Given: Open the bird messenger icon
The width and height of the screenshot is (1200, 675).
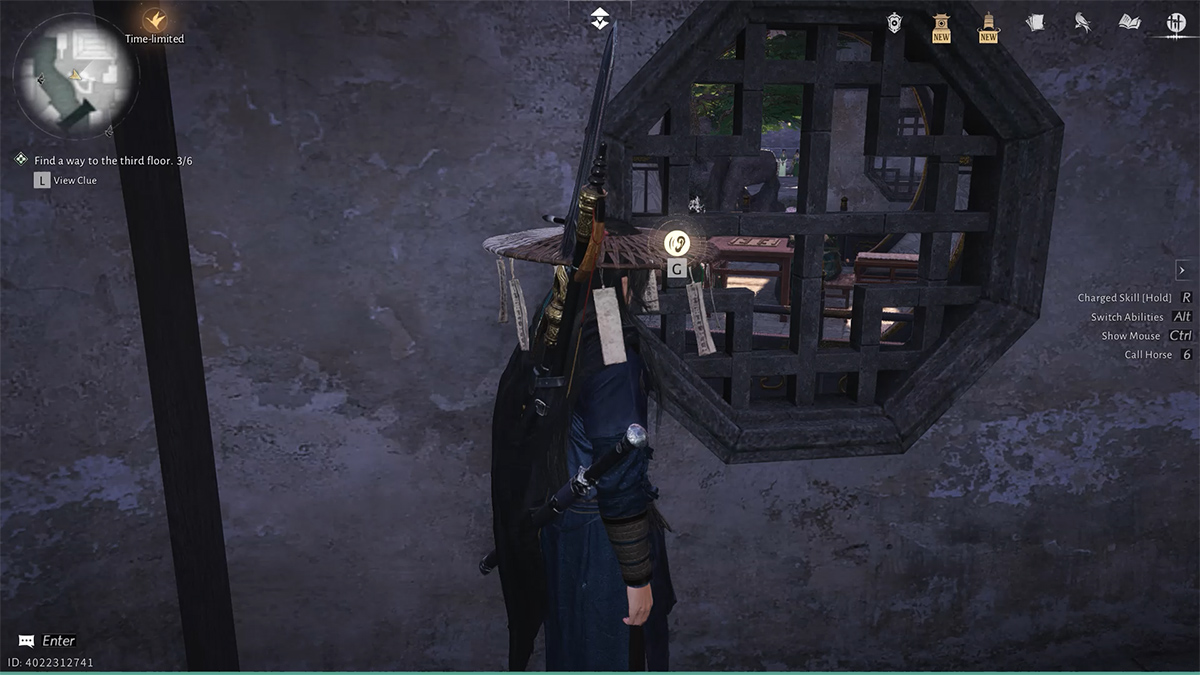Looking at the screenshot, I should pos(1082,22).
